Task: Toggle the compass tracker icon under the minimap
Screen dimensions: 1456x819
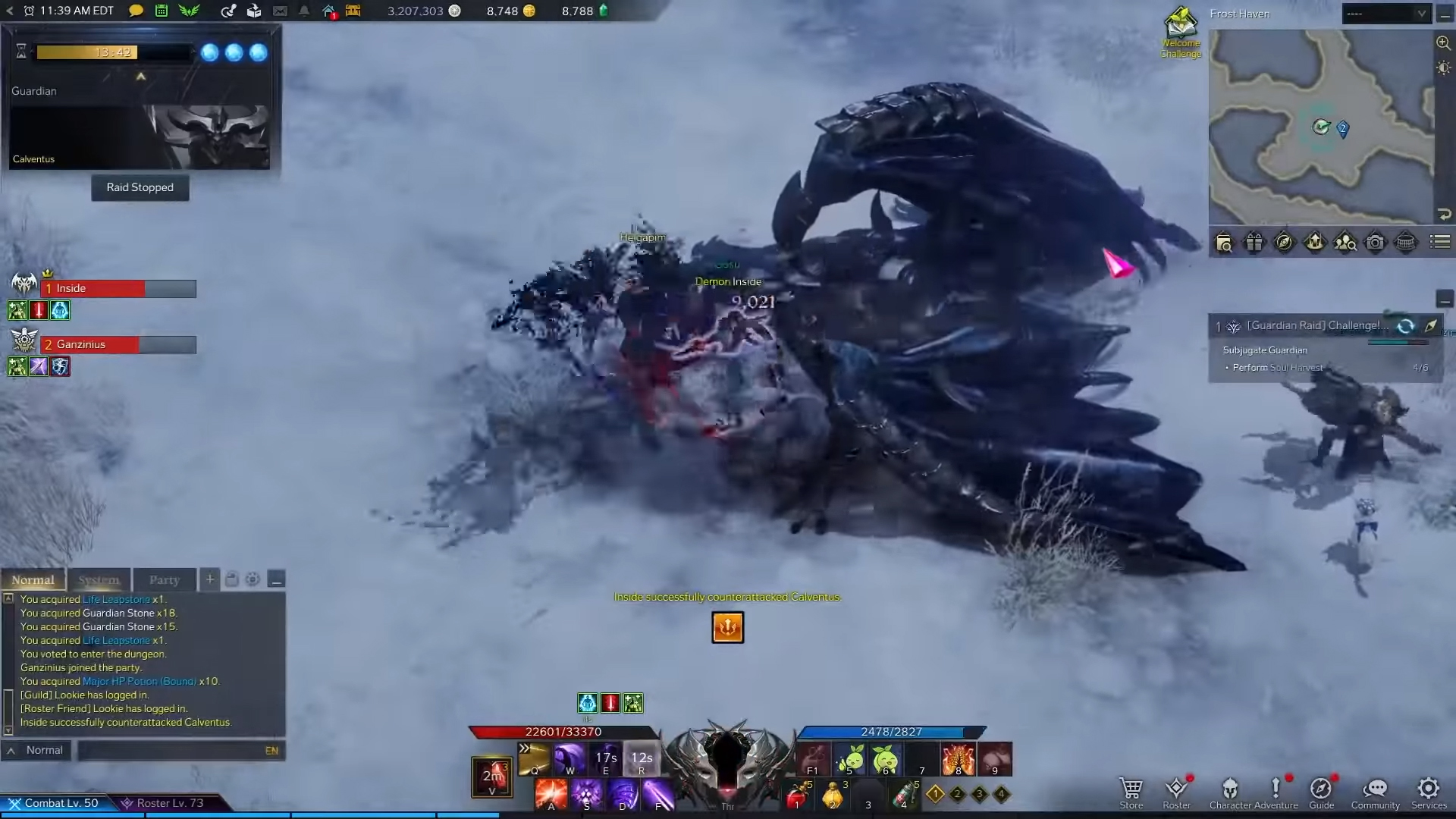Action: coord(1285,243)
